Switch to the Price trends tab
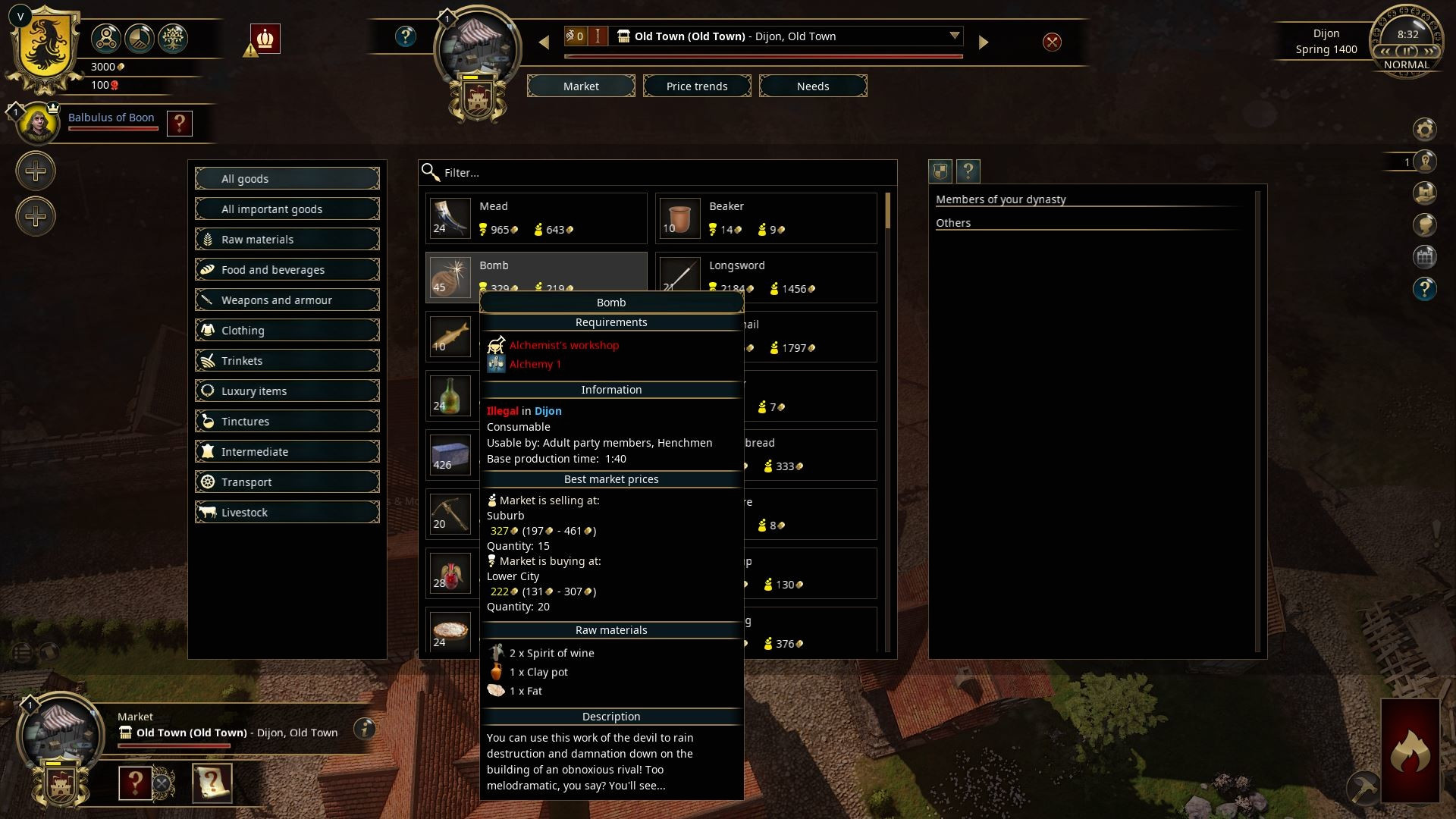1456x819 pixels. (697, 86)
